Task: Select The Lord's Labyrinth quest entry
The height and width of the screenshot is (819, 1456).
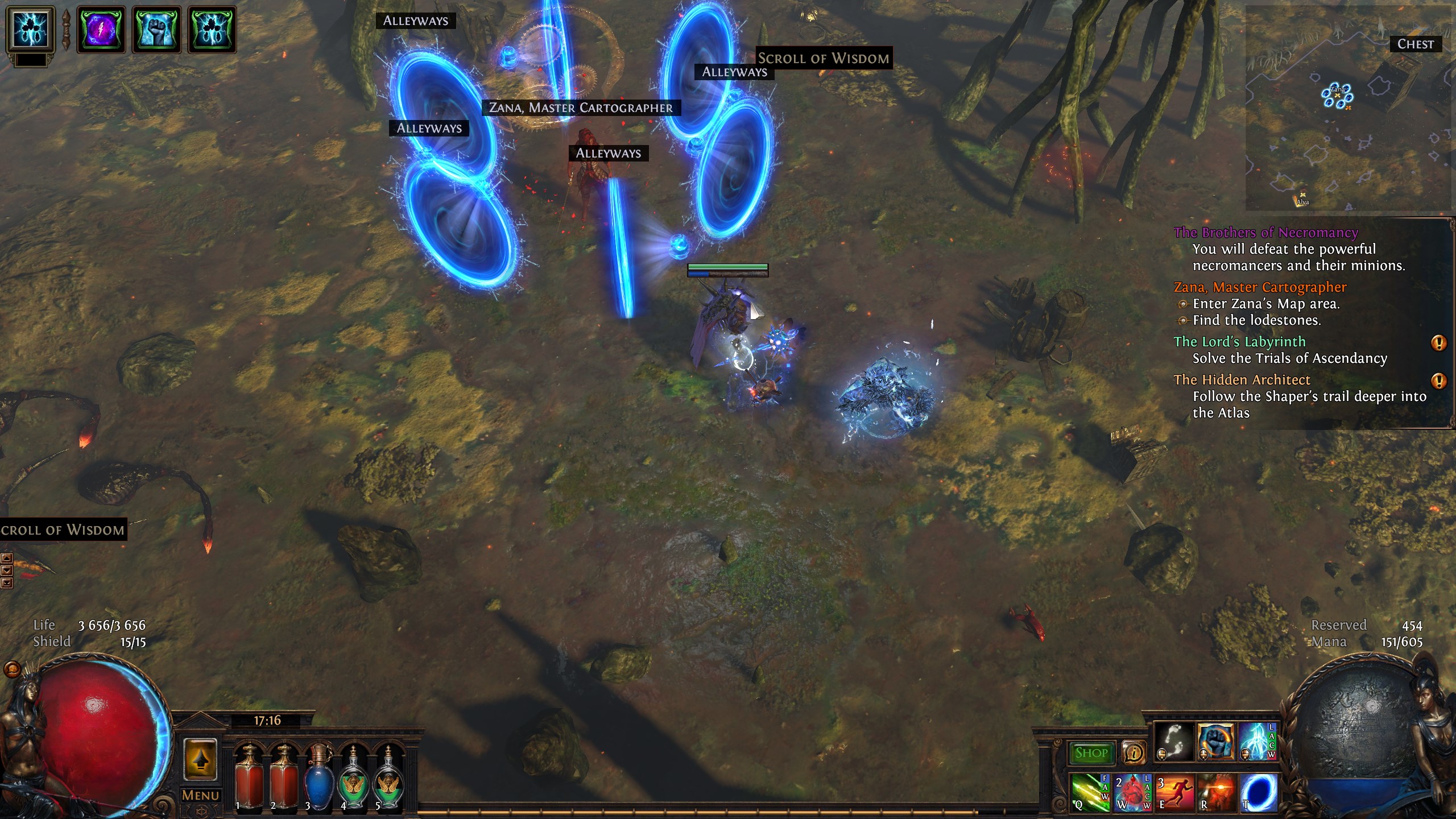Action: [x=1239, y=342]
